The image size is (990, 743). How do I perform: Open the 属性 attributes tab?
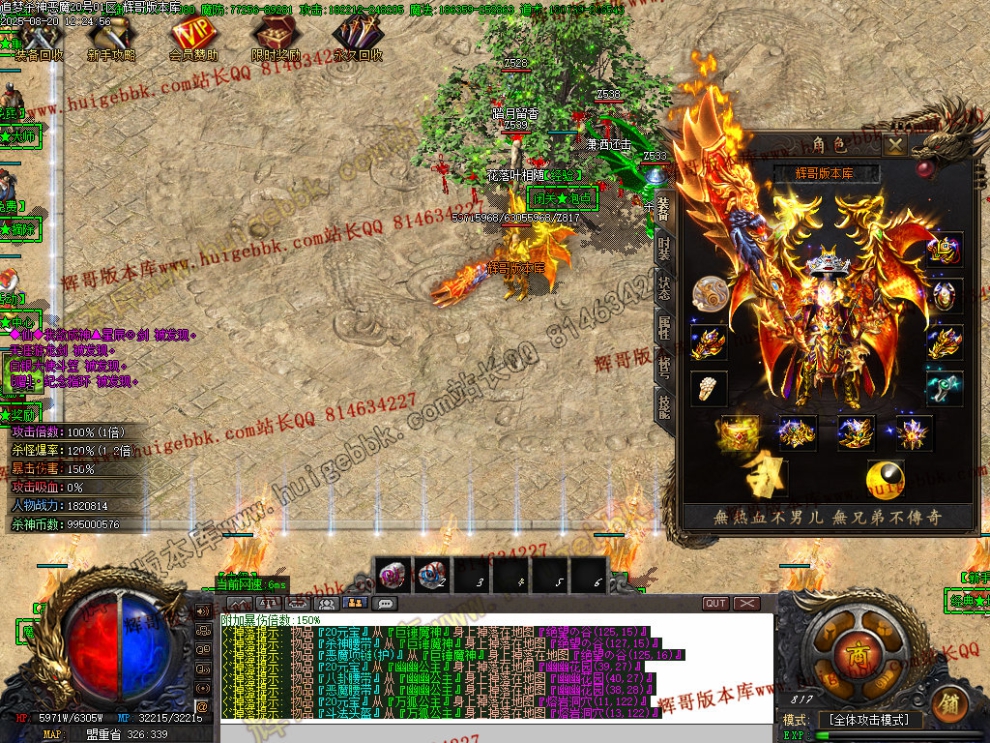664,329
